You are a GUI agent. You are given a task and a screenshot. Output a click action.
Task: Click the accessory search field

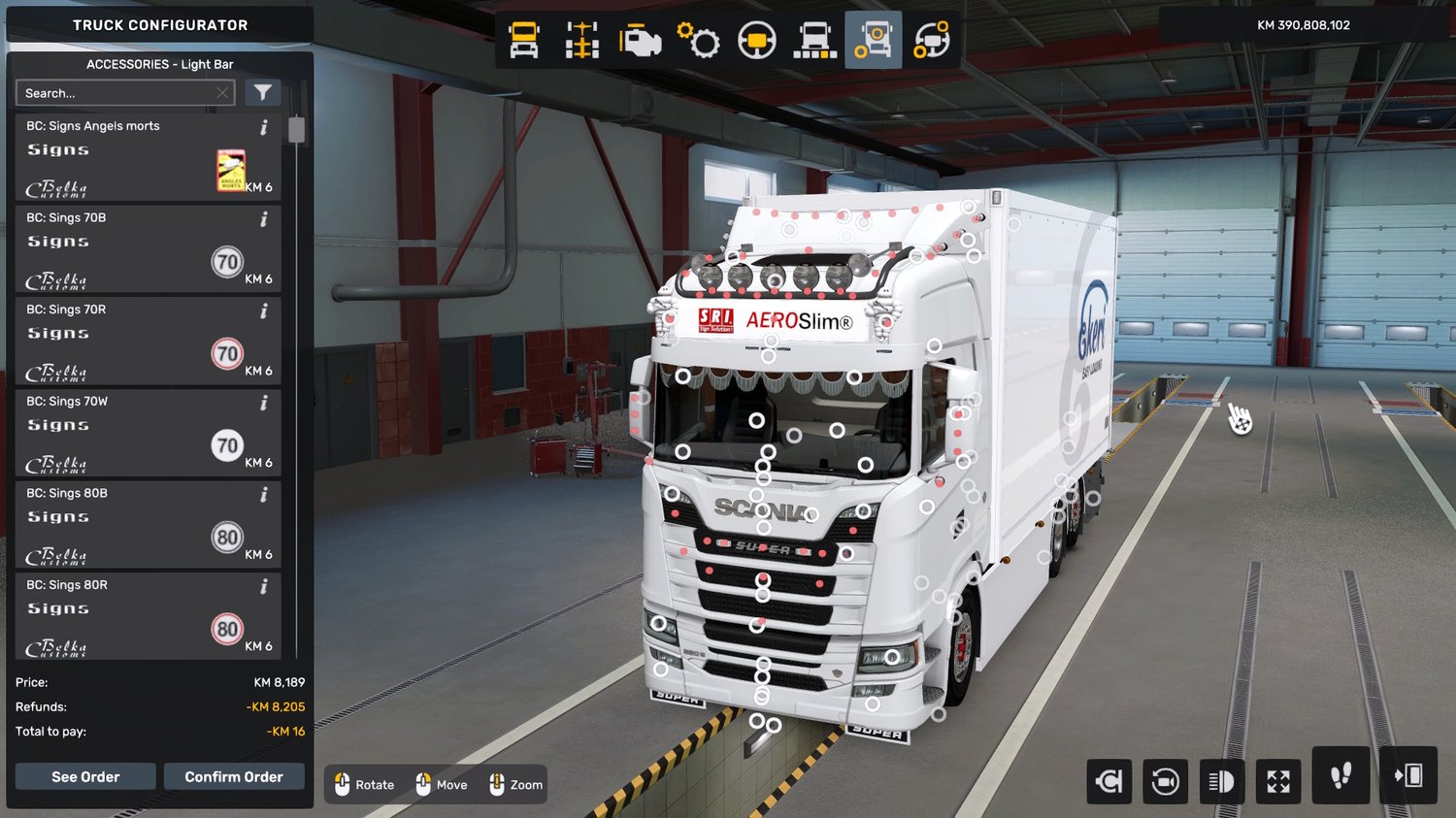116,93
